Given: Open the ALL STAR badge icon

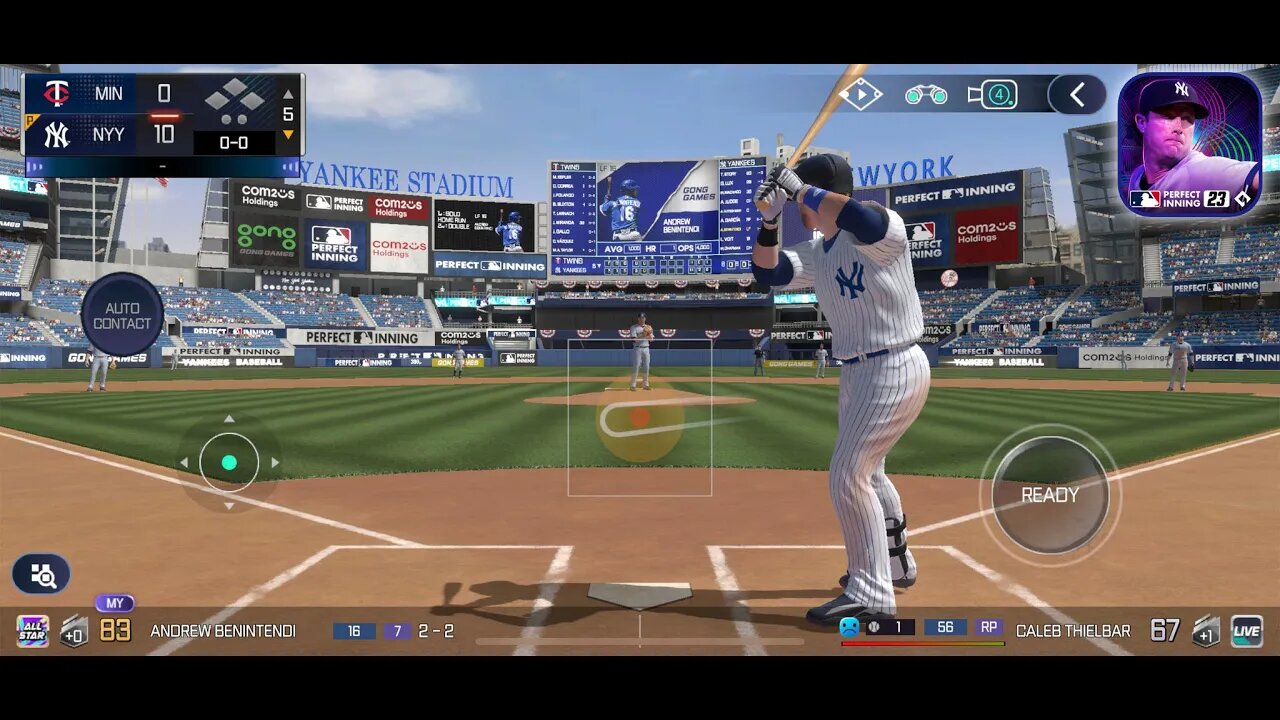Looking at the screenshot, I should [x=32, y=630].
